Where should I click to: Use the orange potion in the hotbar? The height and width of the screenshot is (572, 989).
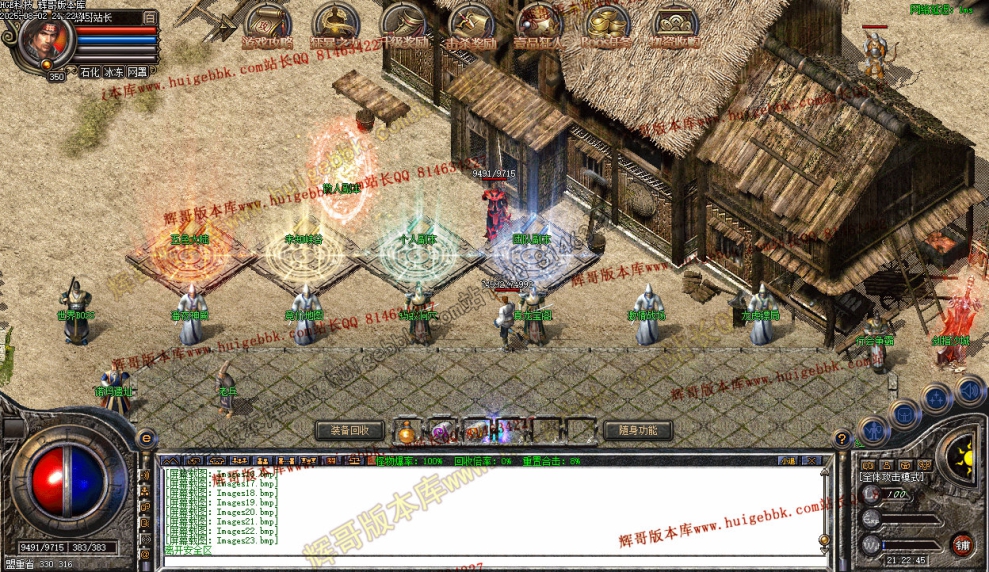coord(406,433)
